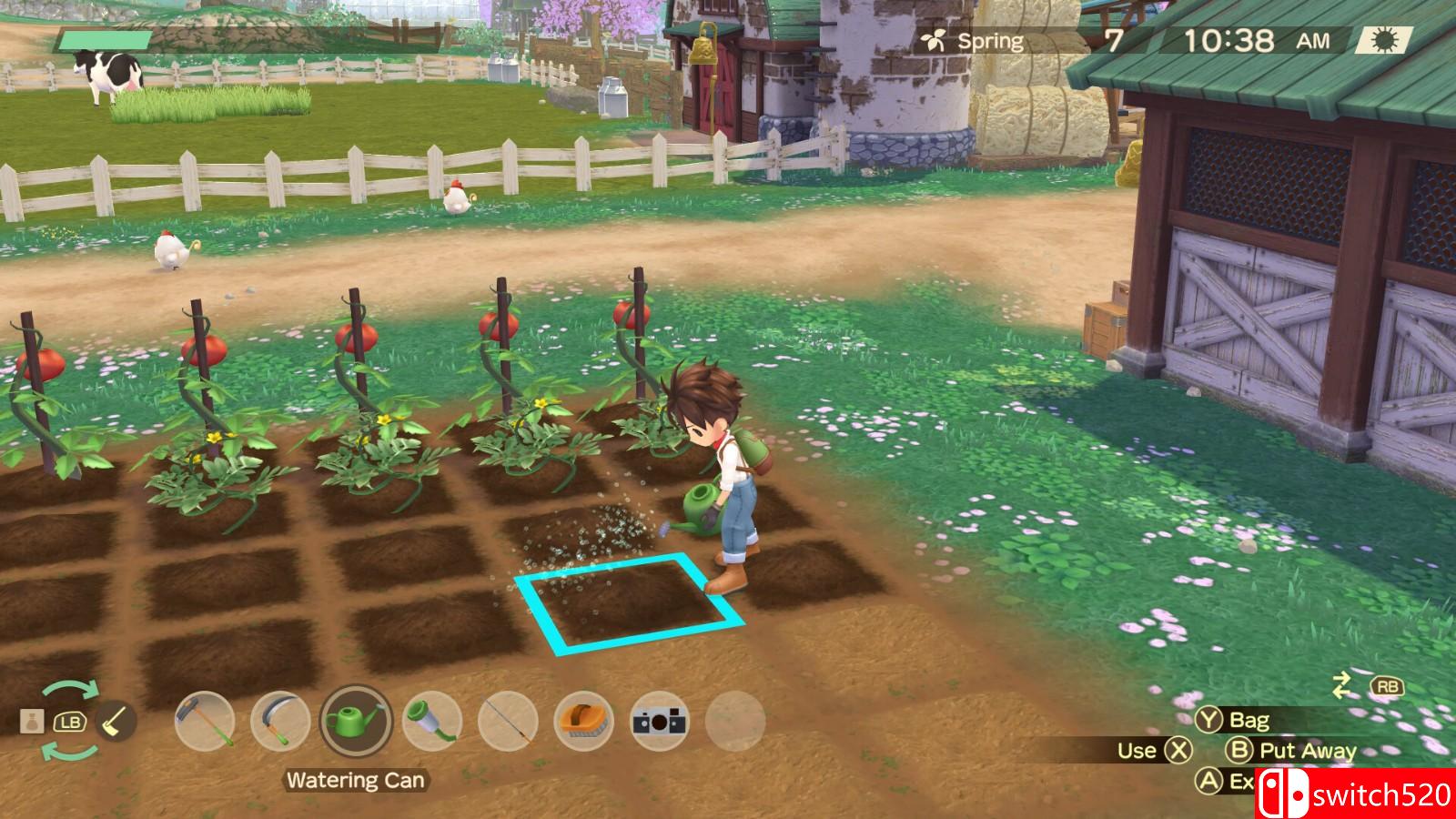Equip the camera from the tool bar
Screen dimensions: 1456x819
(660, 722)
